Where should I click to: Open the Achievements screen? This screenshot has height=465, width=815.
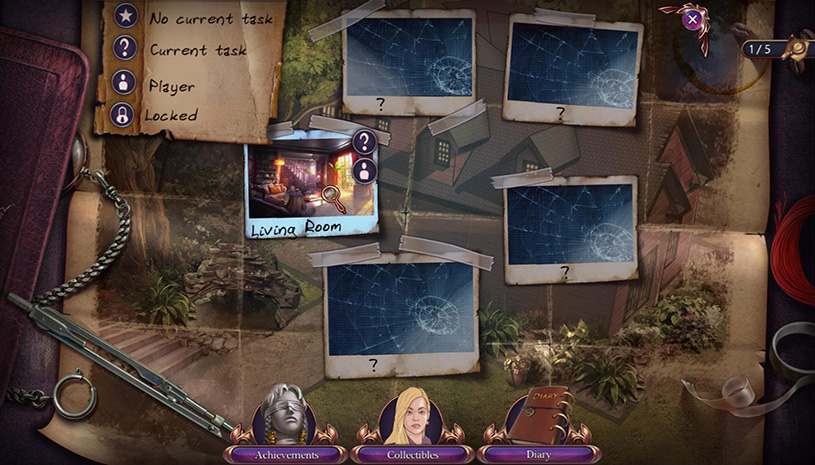(x=286, y=454)
